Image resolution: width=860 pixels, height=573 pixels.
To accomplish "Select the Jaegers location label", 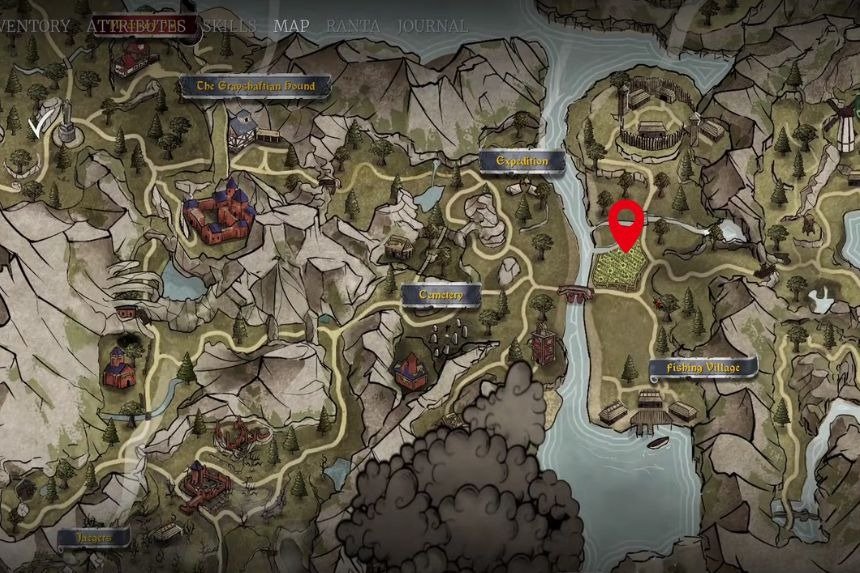I will point(92,537).
